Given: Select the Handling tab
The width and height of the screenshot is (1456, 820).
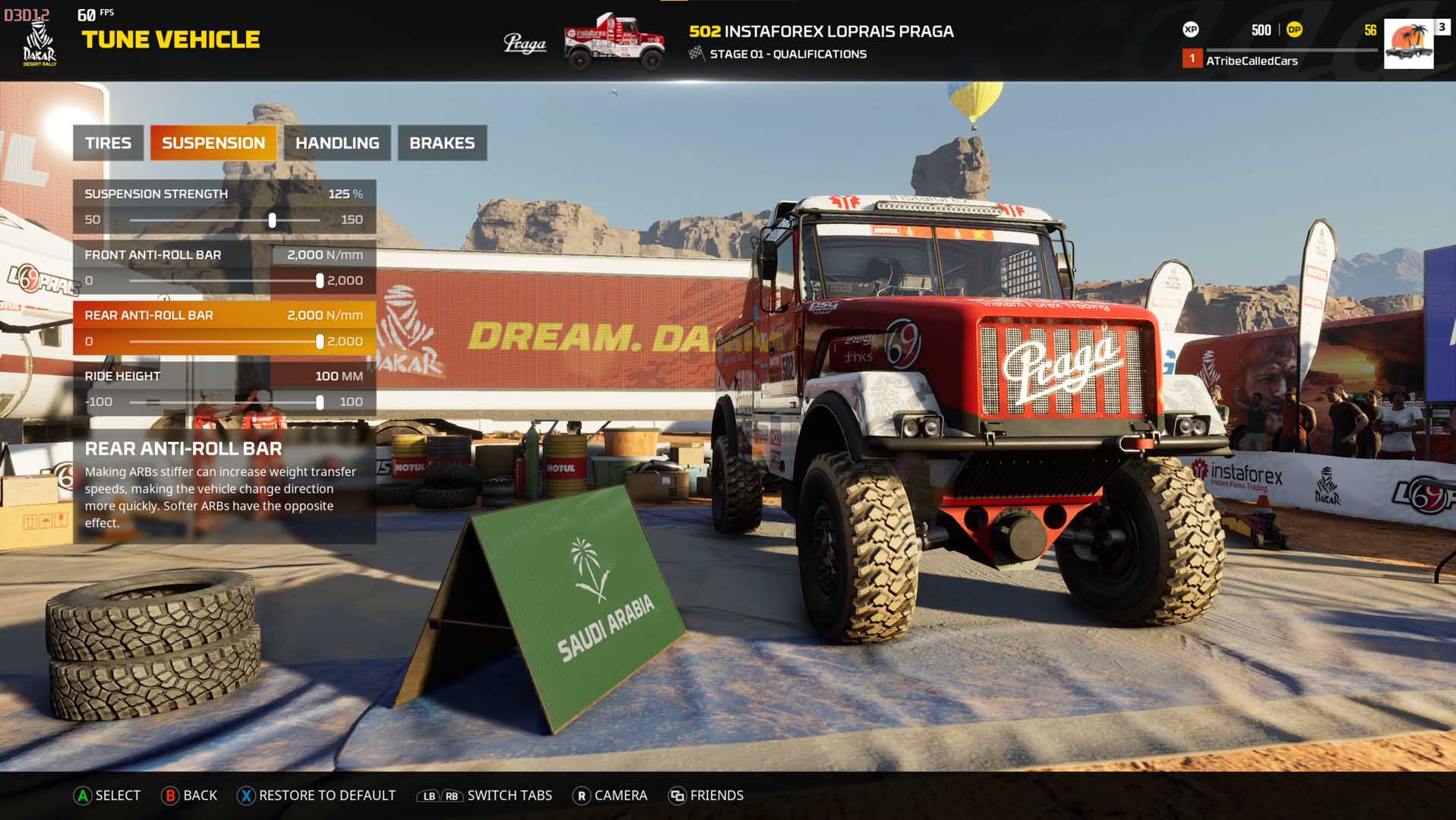Looking at the screenshot, I should [337, 143].
